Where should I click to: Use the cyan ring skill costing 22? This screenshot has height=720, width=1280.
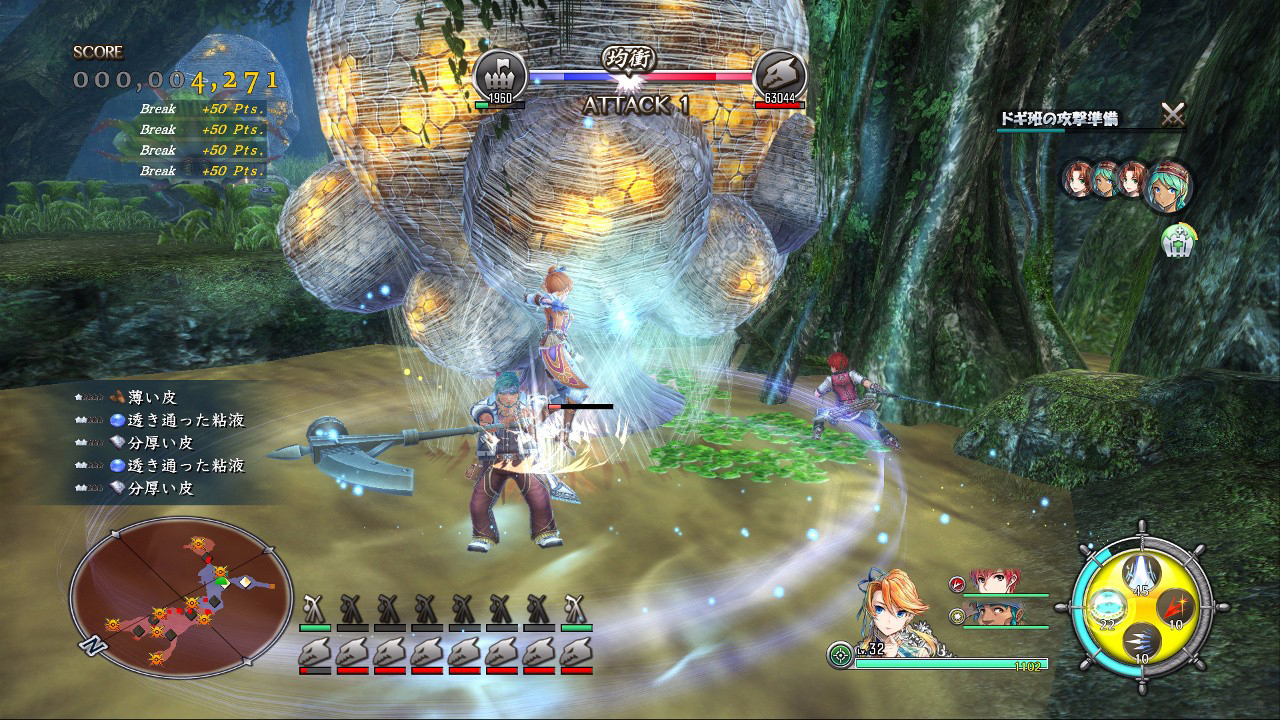(x=1105, y=607)
